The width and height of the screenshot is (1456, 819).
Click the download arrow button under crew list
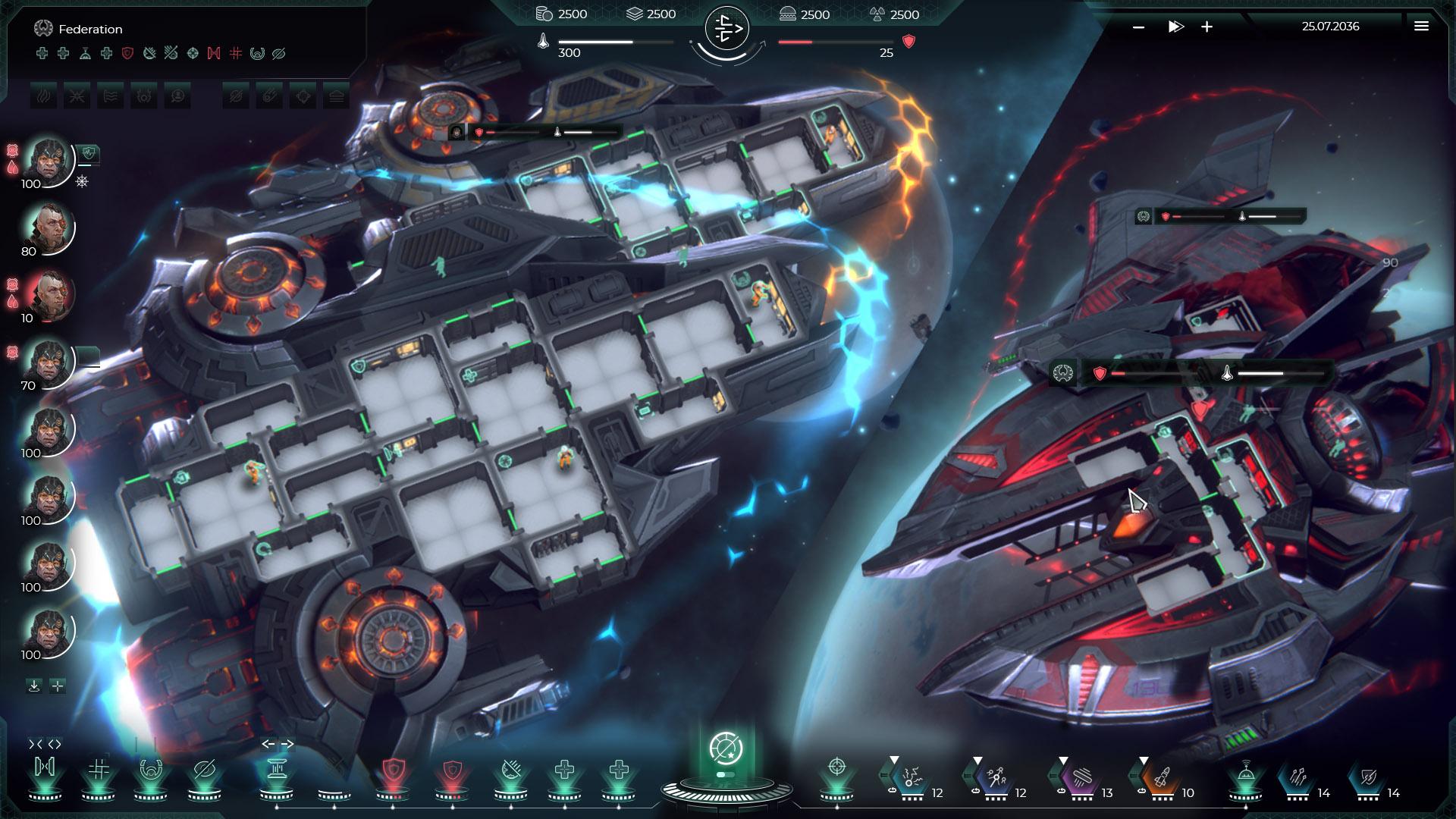(34, 686)
